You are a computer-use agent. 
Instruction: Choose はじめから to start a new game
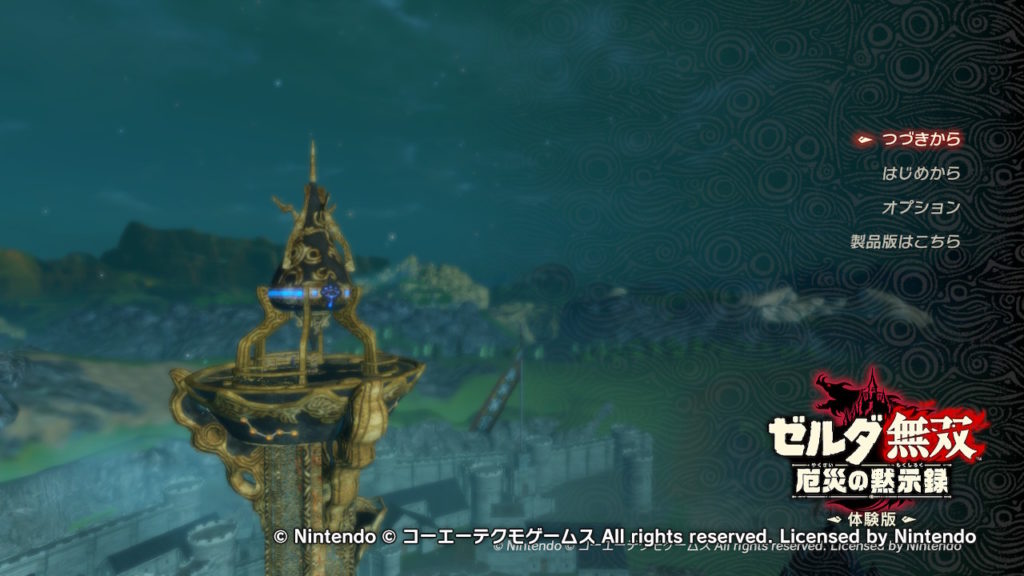coord(920,173)
